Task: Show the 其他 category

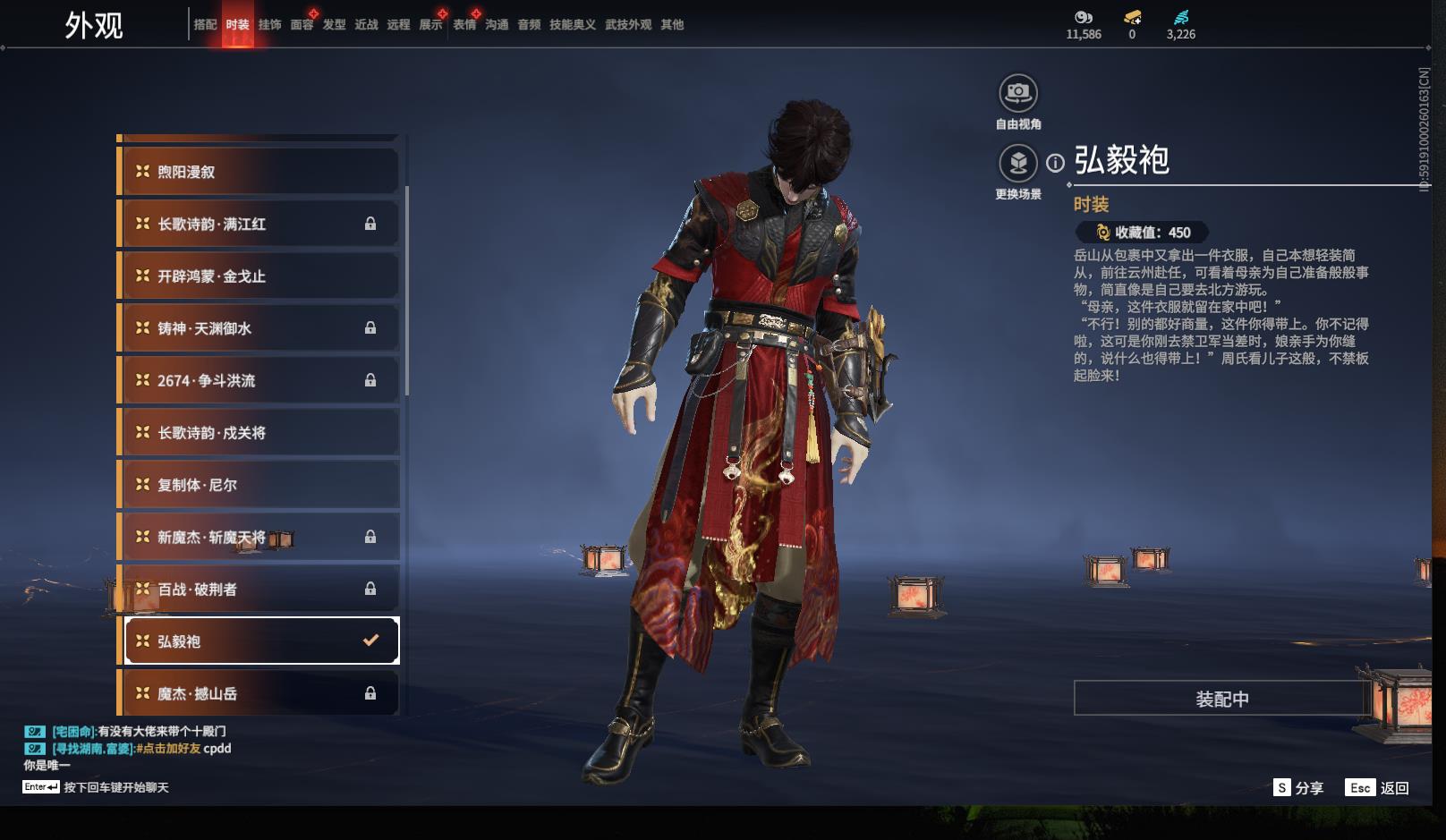Action: 672,25
